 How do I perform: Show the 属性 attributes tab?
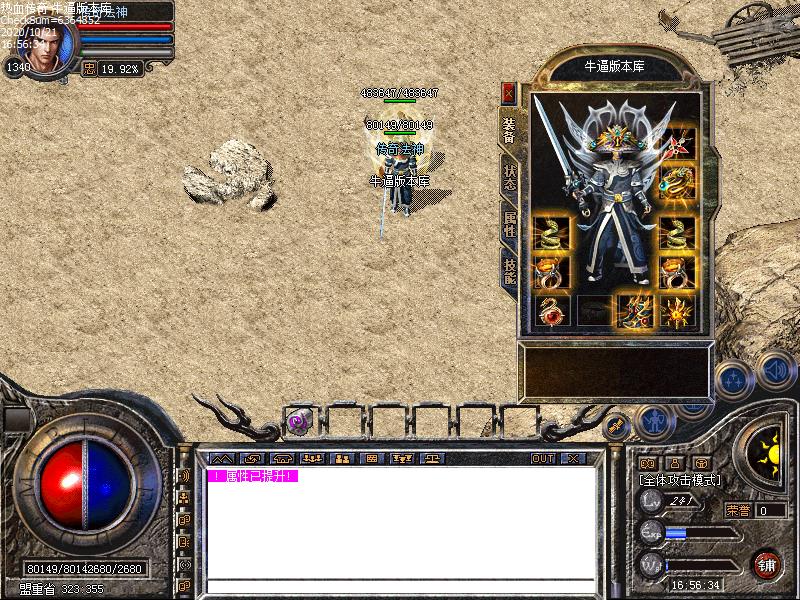pos(509,222)
